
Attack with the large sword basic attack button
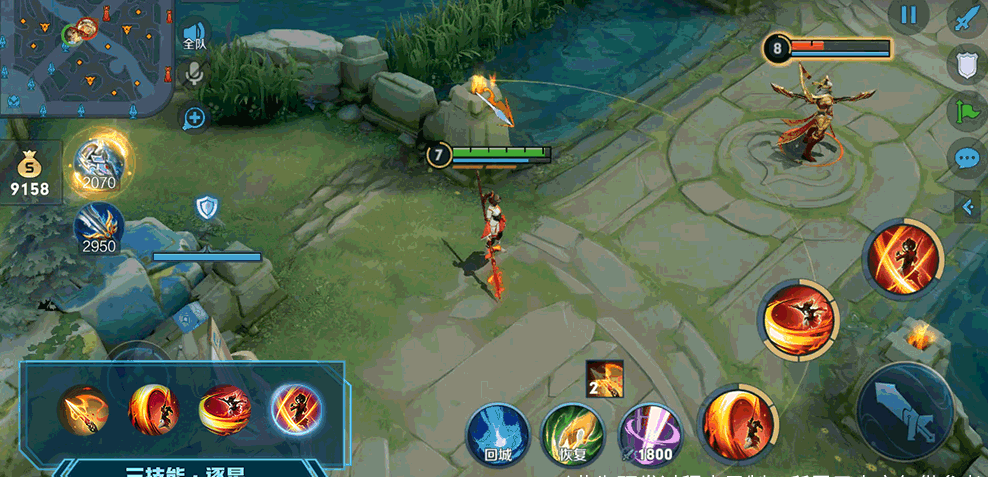(904, 411)
